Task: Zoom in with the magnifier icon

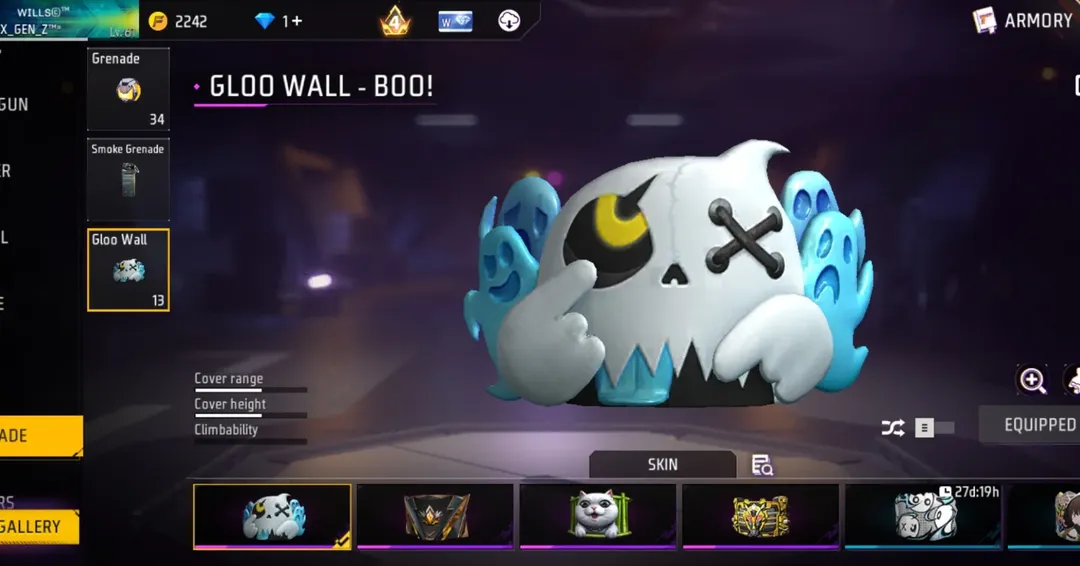Action: 1032,380
